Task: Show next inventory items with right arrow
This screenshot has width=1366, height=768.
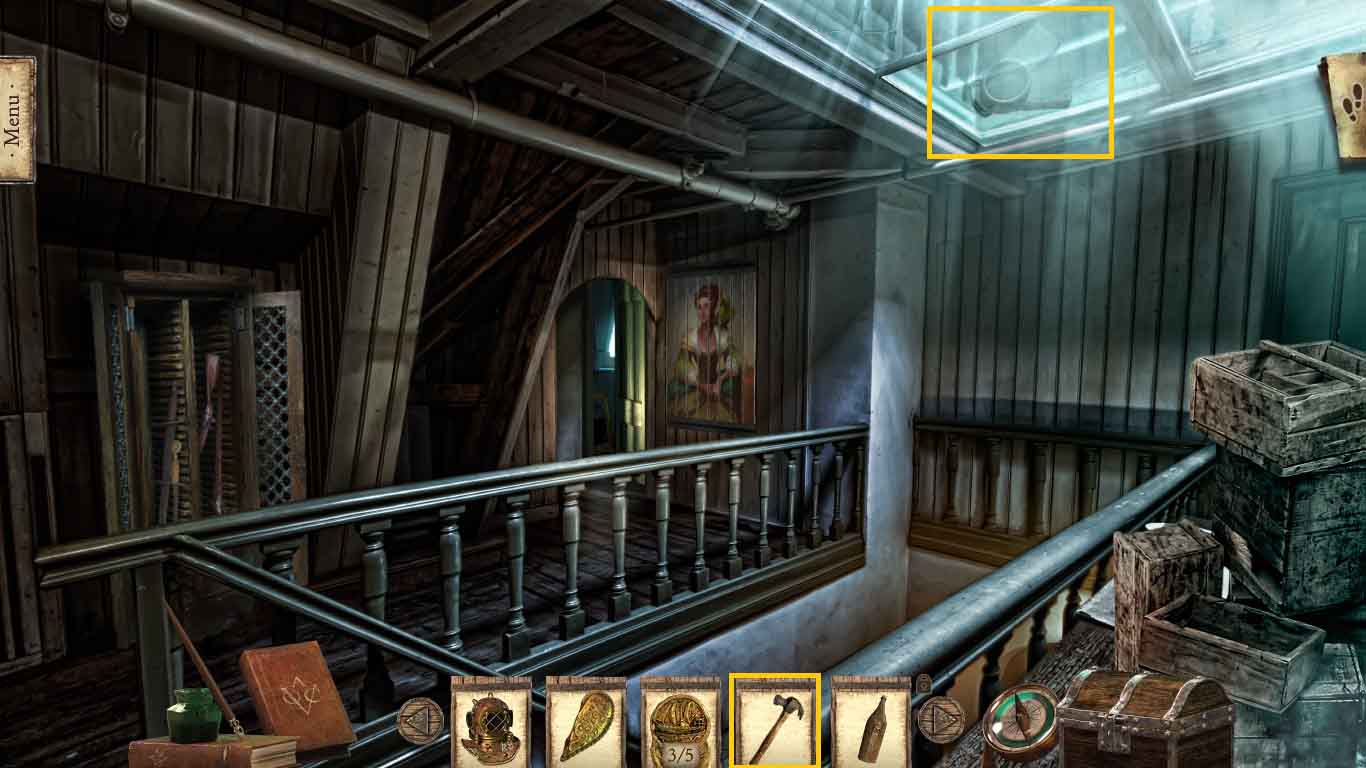Action: tap(940, 719)
